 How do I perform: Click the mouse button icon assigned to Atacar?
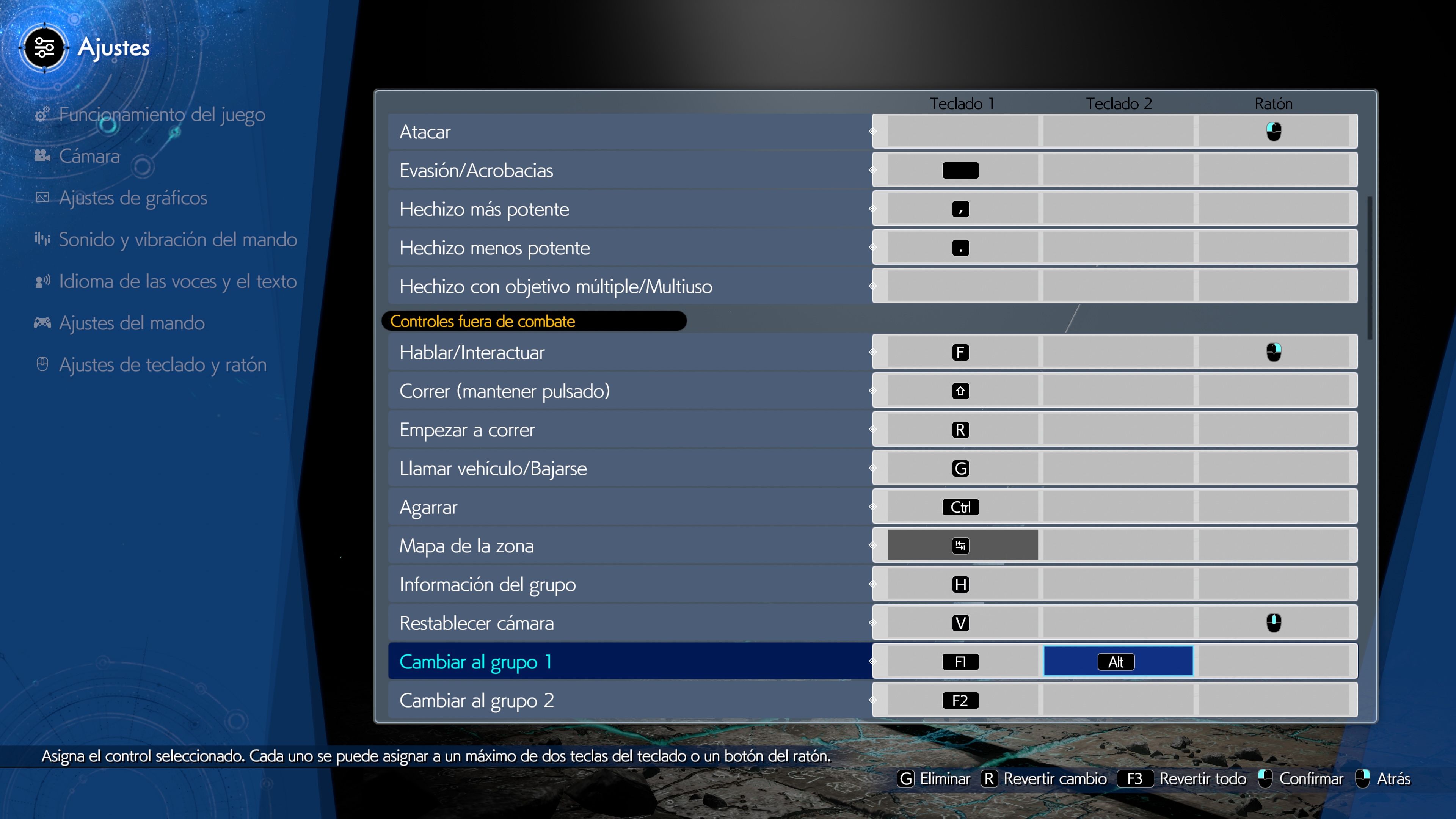click(x=1274, y=131)
